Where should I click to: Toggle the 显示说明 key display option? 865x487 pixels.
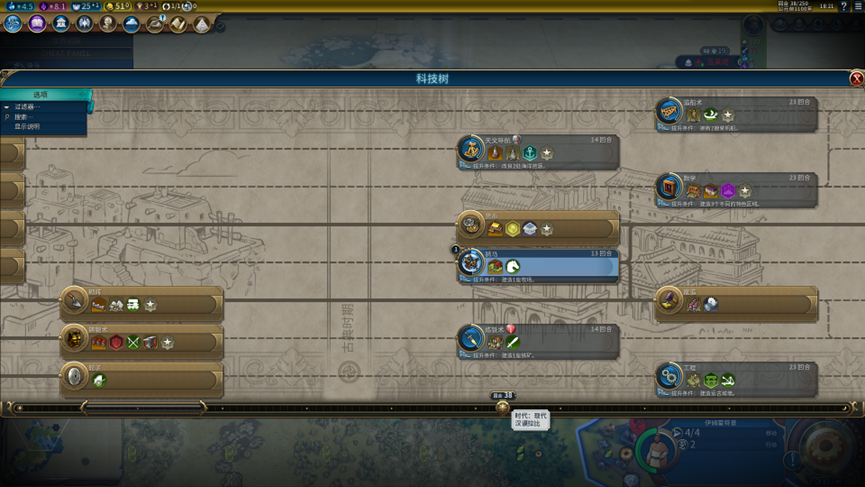pyautogui.click(x=28, y=127)
